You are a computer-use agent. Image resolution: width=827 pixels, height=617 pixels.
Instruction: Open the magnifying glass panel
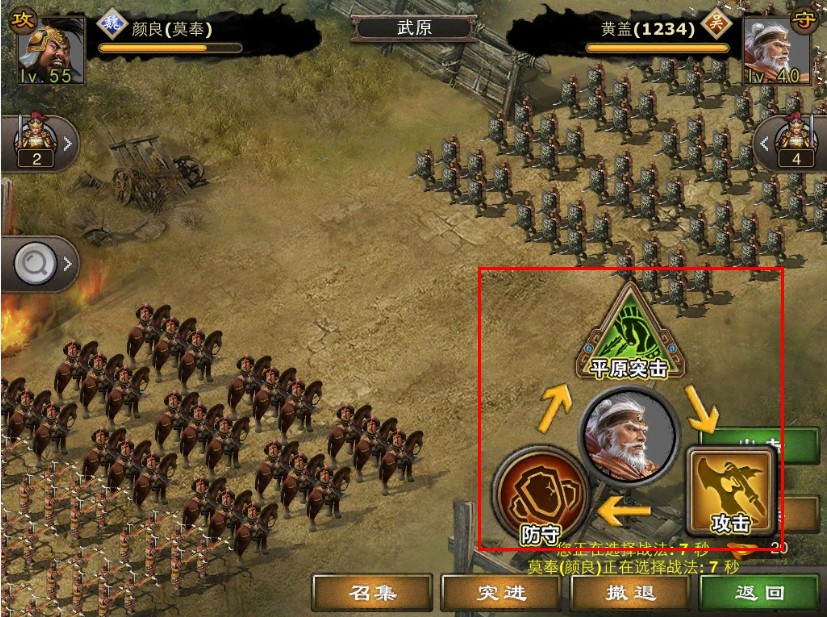(38, 264)
